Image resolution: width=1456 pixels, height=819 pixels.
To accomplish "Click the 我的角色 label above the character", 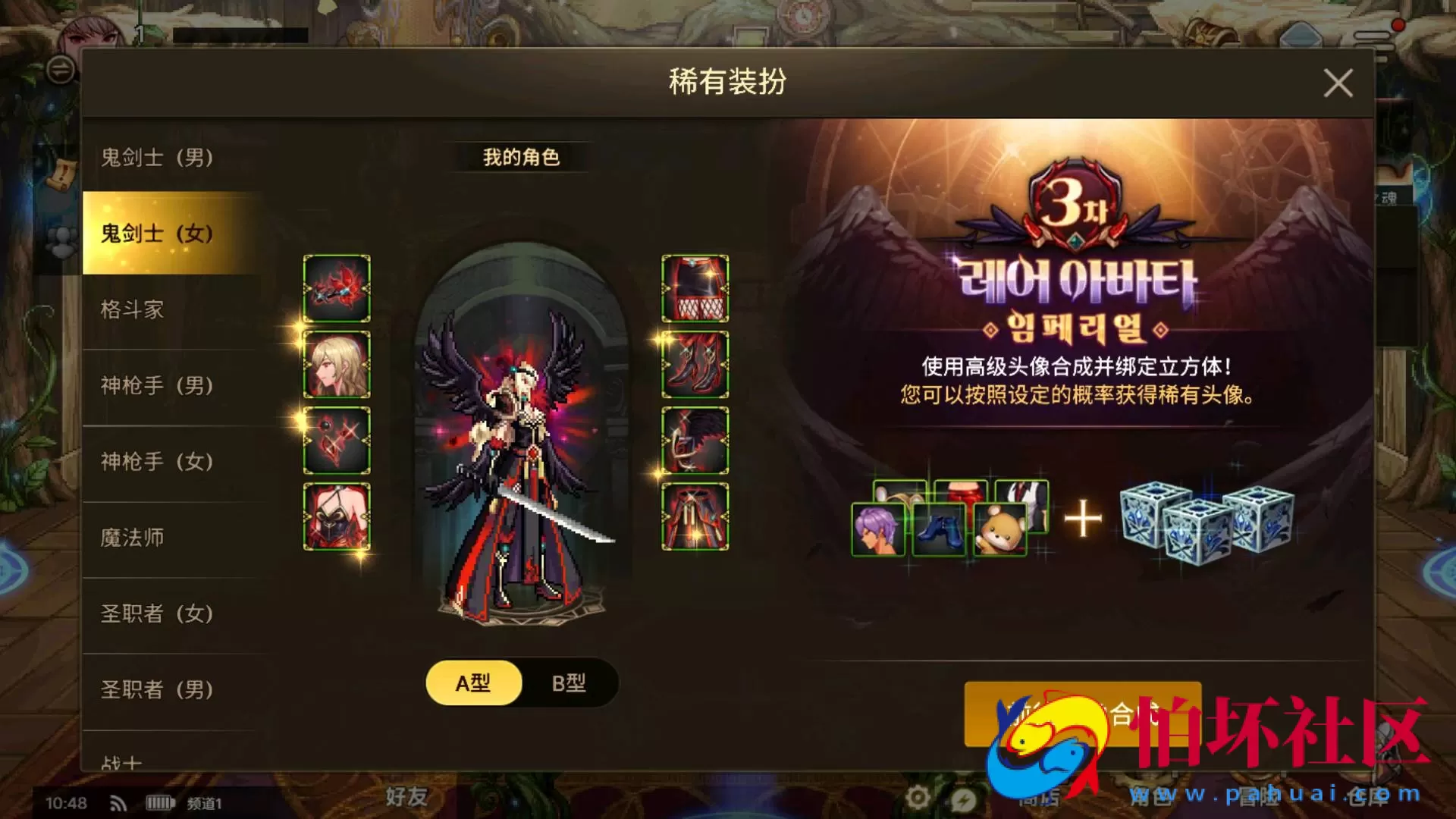I will coord(520,158).
